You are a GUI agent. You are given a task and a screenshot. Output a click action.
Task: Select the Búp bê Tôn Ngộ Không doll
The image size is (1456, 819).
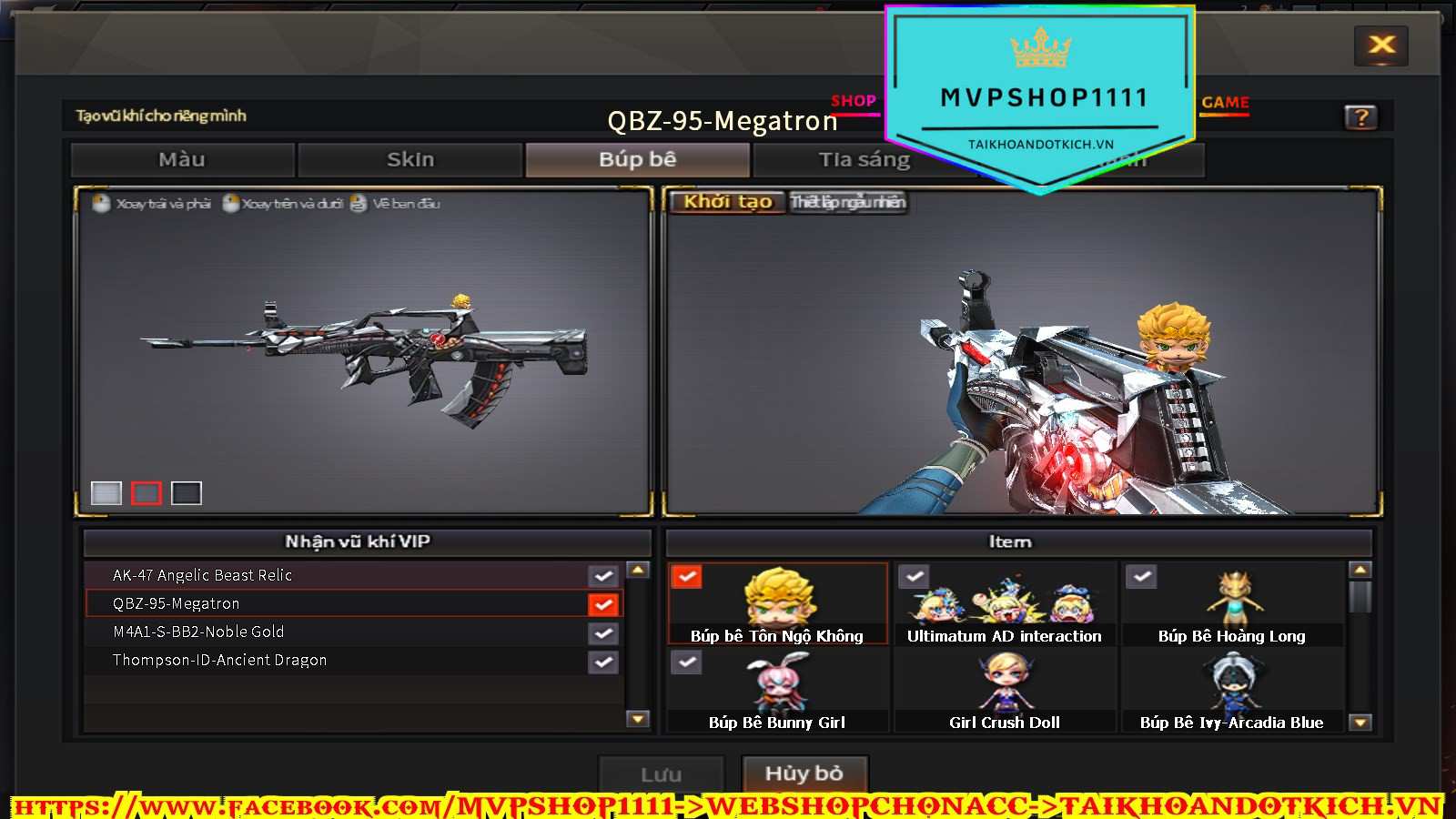pos(778,603)
